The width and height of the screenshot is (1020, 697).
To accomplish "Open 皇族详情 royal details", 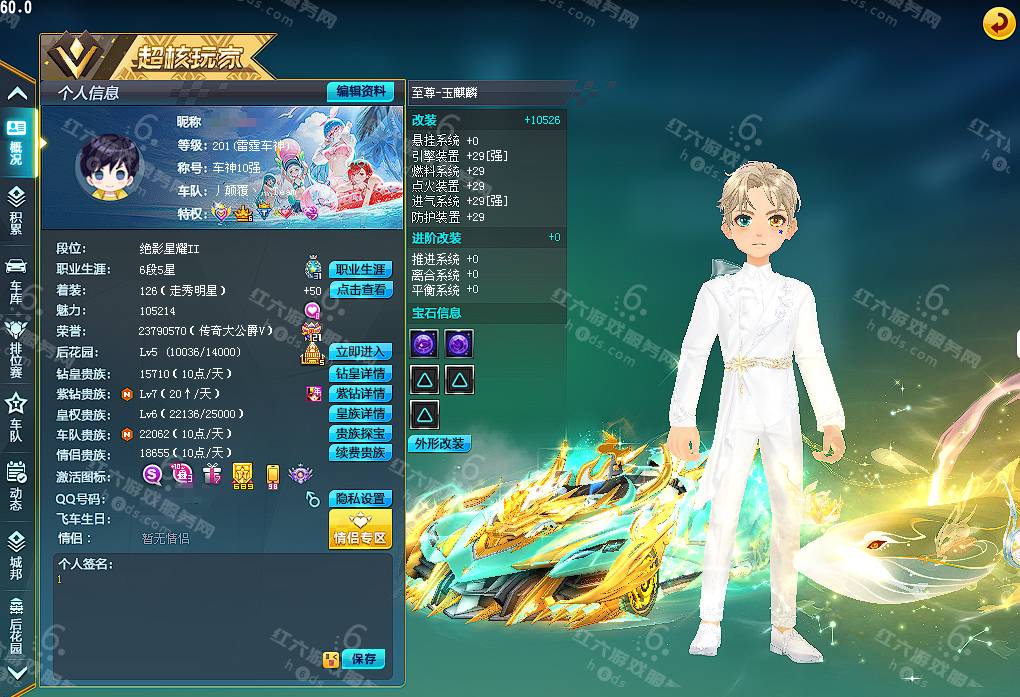I will 360,414.
